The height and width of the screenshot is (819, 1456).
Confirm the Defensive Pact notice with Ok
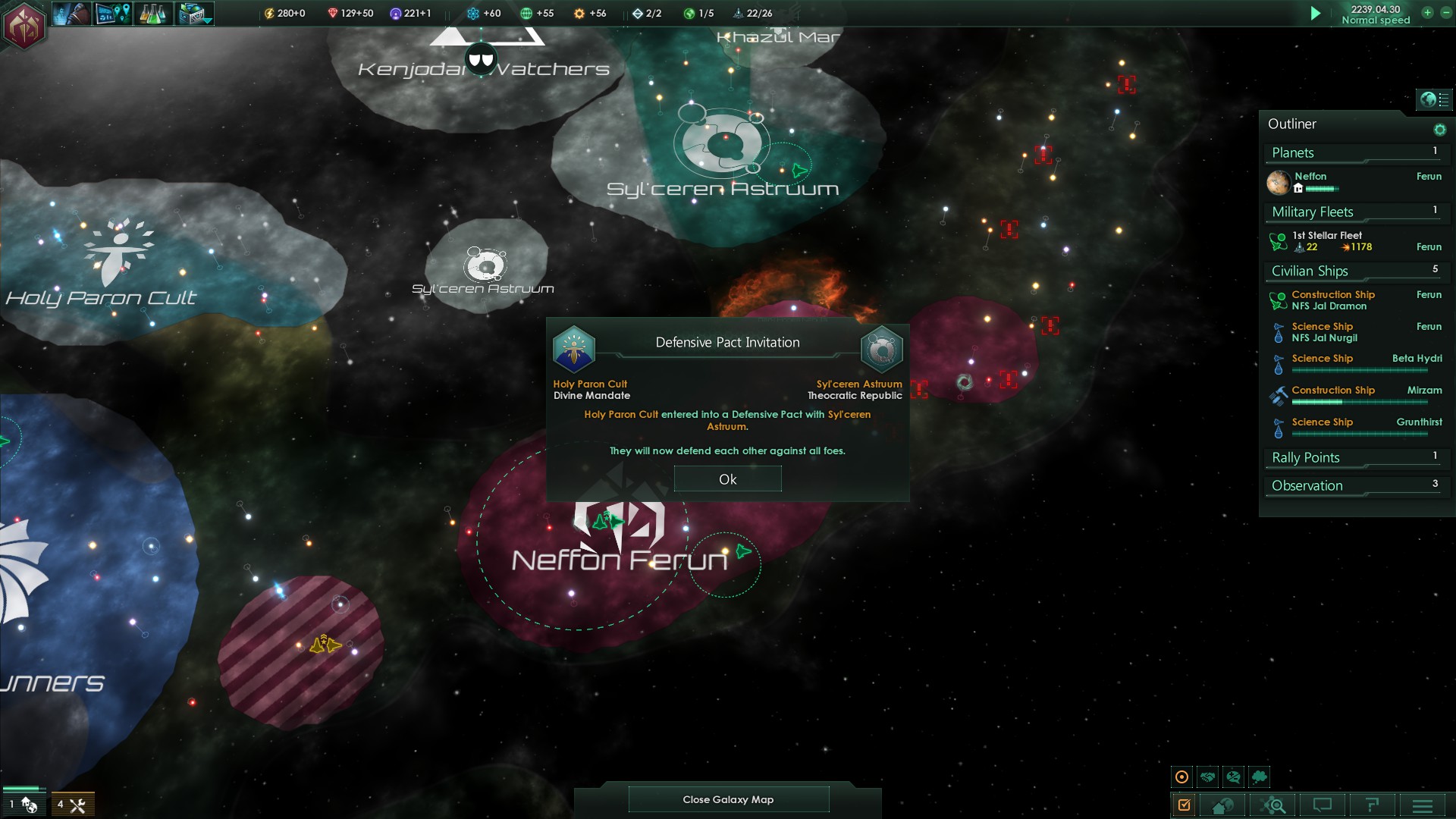point(727,479)
